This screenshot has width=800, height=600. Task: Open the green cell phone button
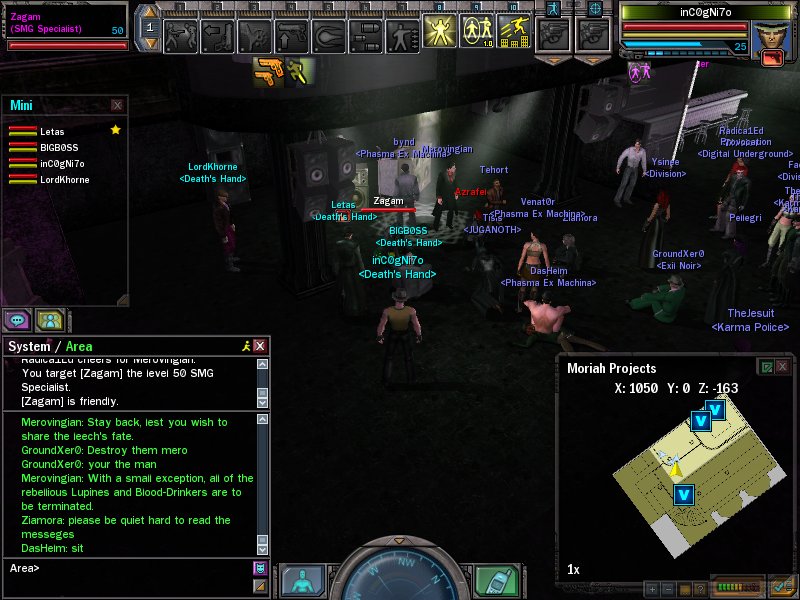coord(494,581)
